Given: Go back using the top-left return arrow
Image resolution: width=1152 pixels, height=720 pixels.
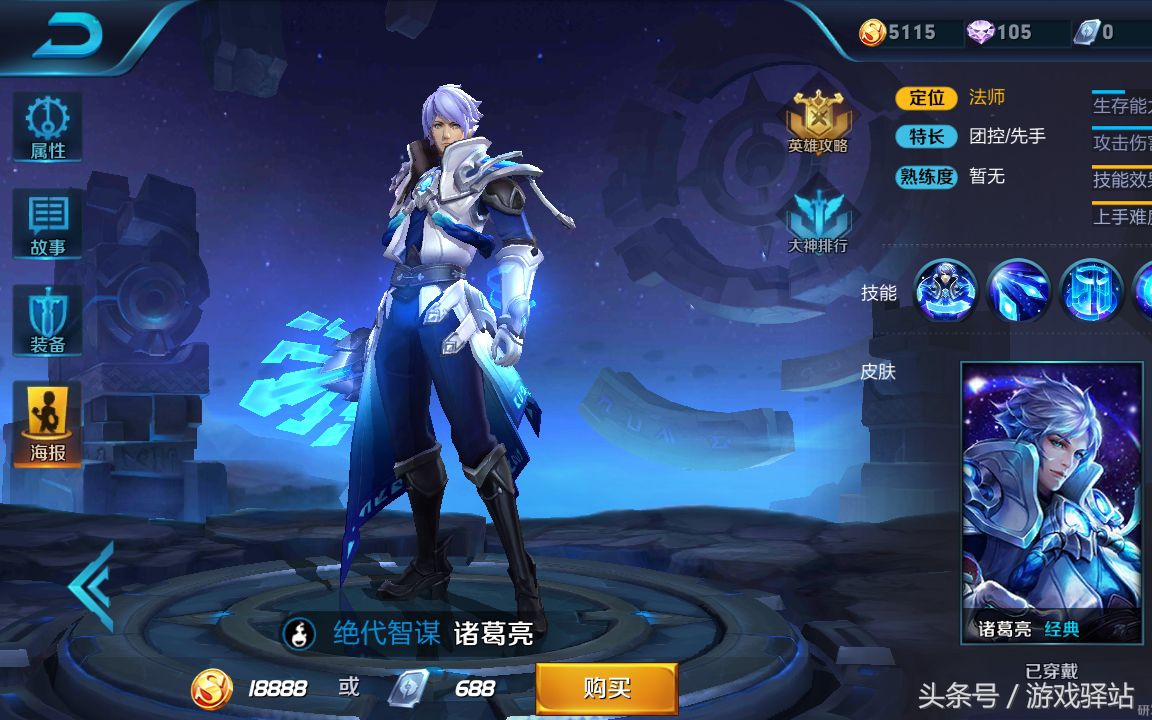Looking at the screenshot, I should 68,37.
